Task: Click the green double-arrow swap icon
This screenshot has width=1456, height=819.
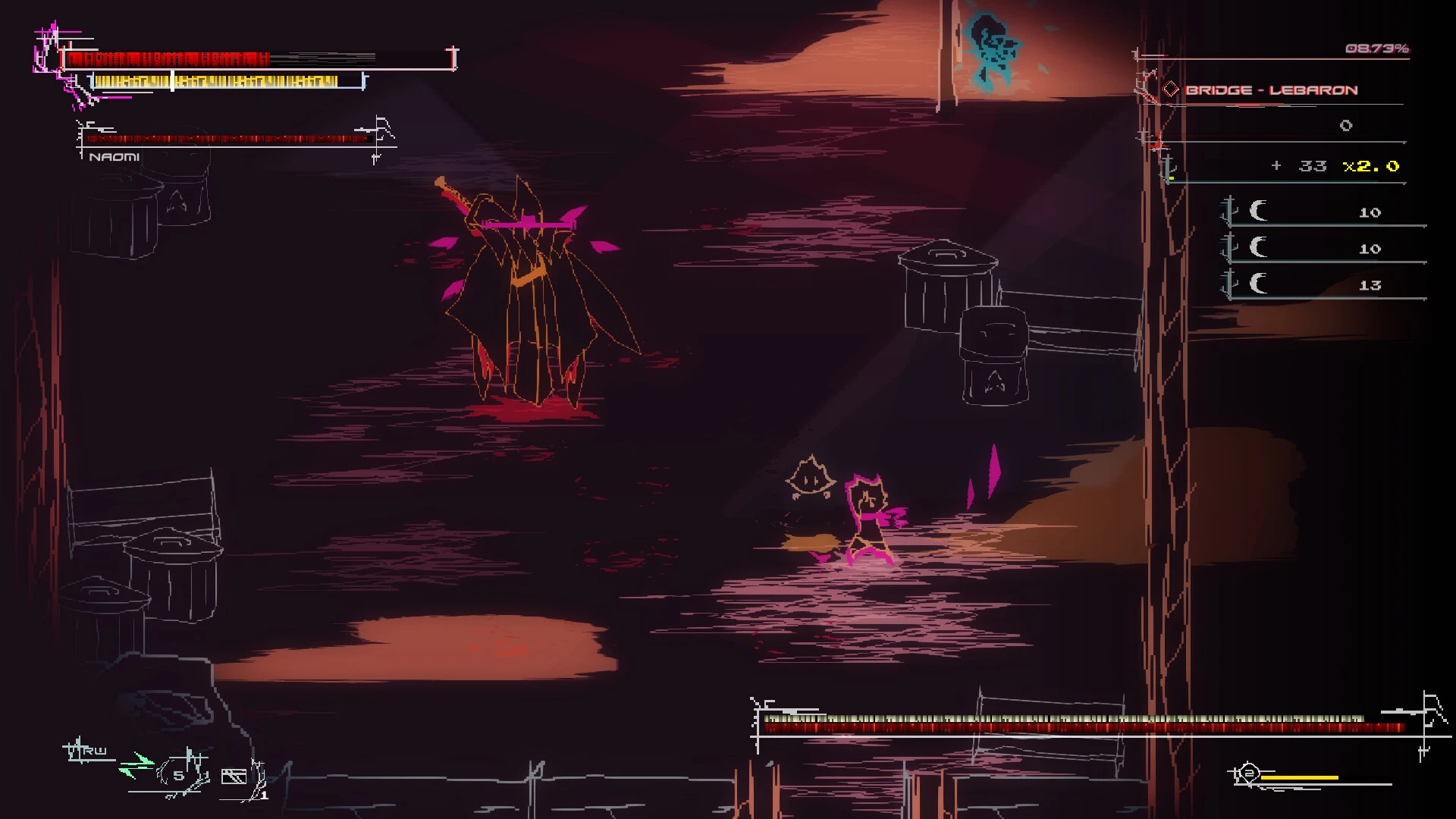Action: [136, 765]
